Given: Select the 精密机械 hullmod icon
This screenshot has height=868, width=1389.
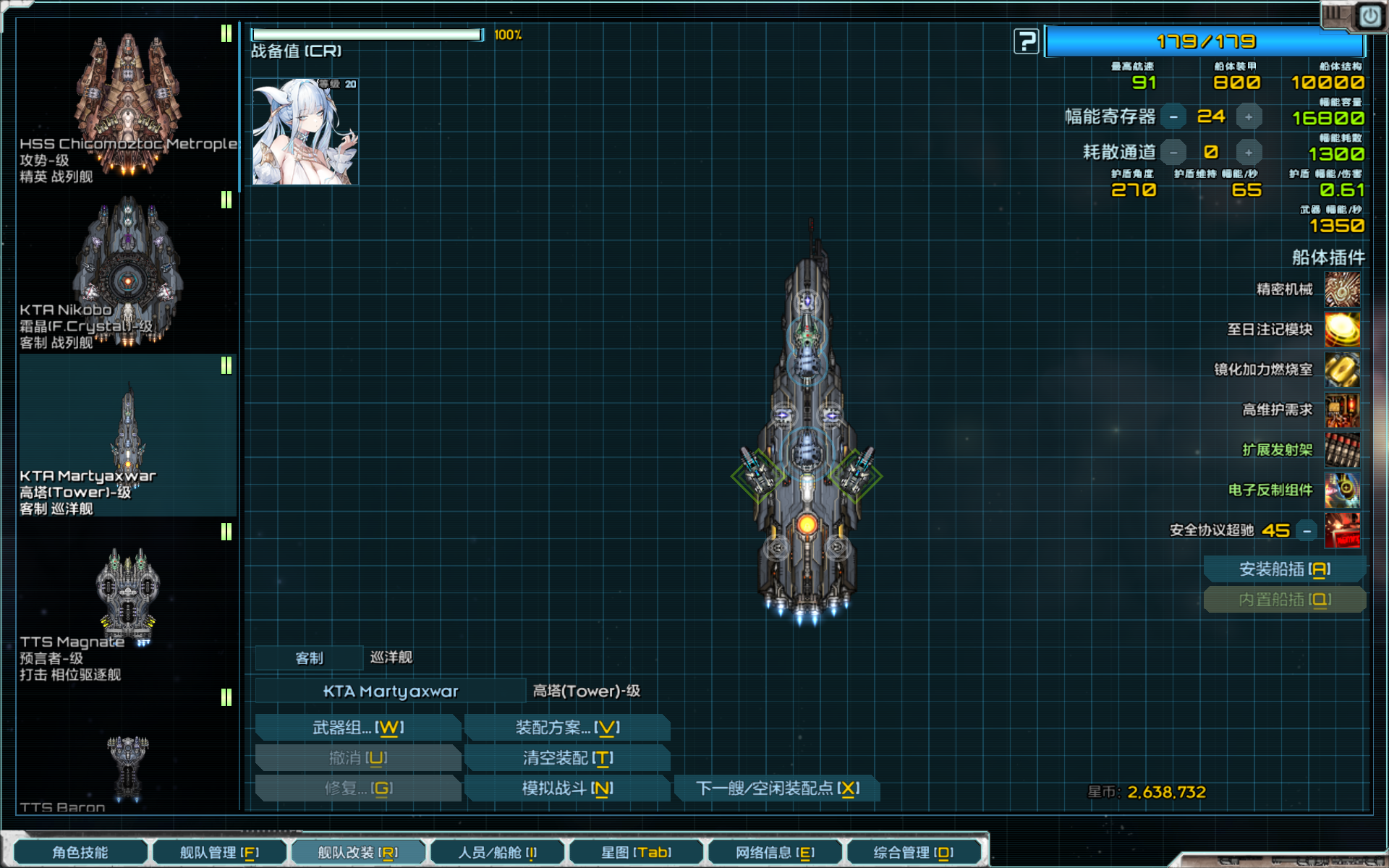Looking at the screenshot, I should point(1343,290).
